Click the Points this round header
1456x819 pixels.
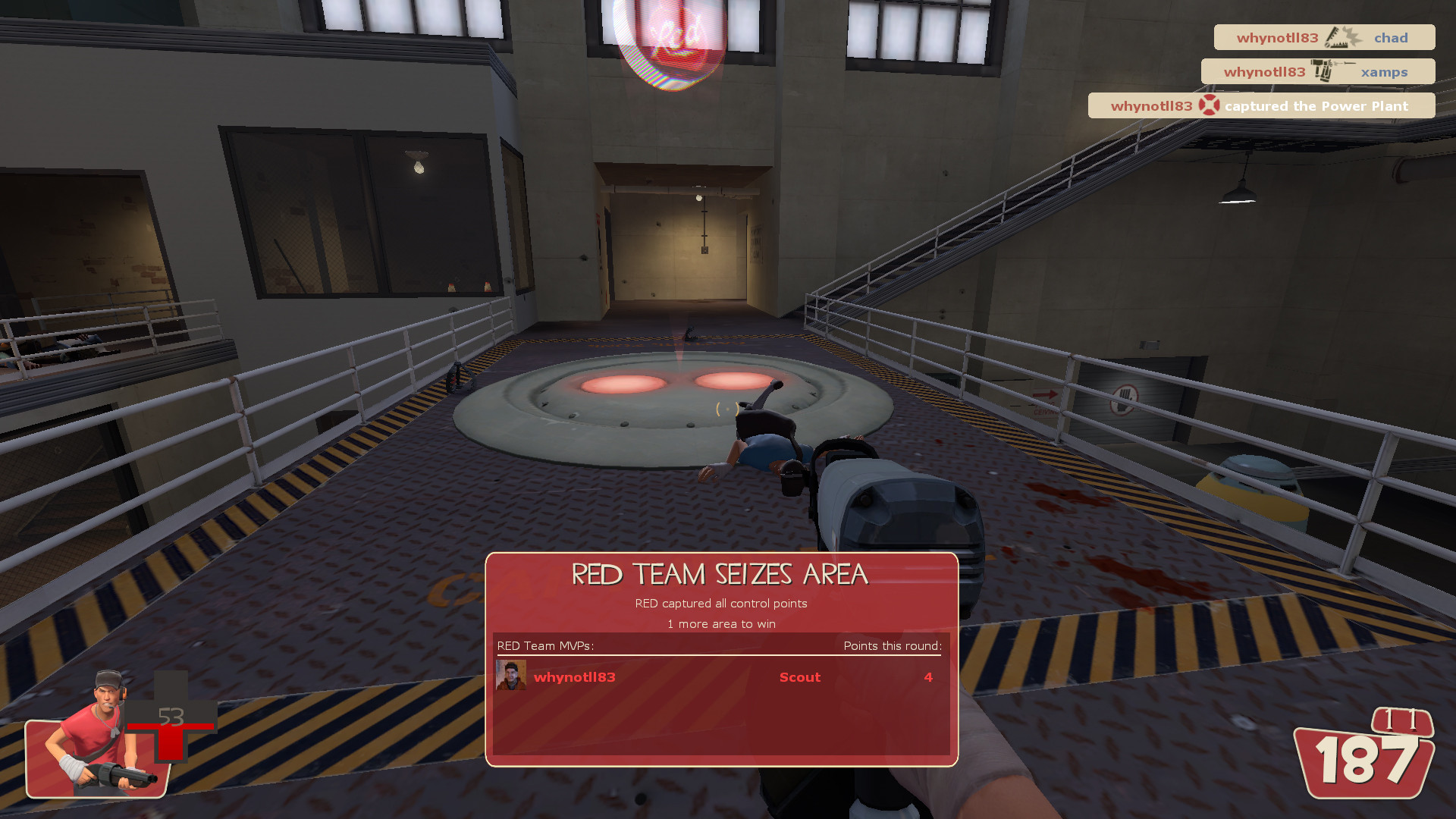click(892, 645)
